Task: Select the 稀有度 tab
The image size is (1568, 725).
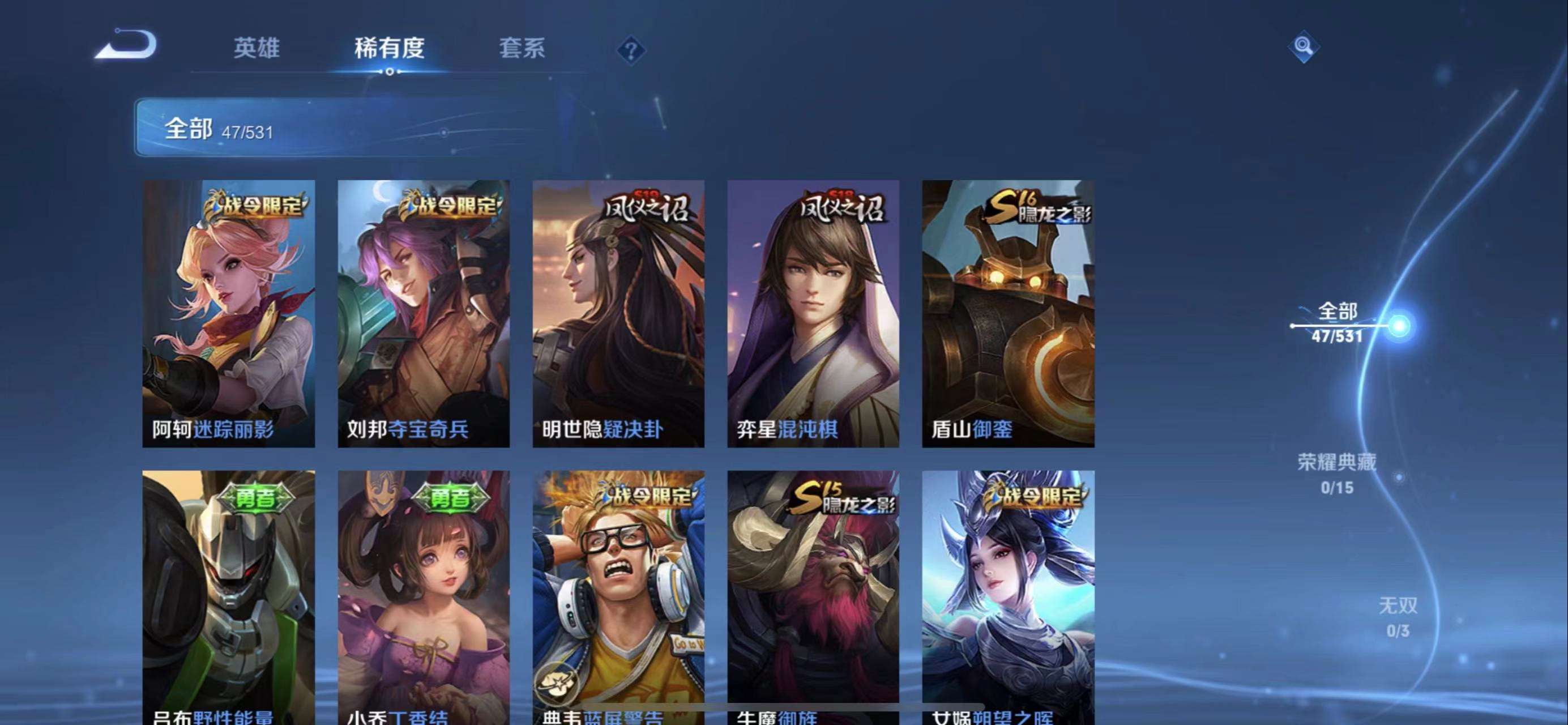Action: pyautogui.click(x=389, y=48)
